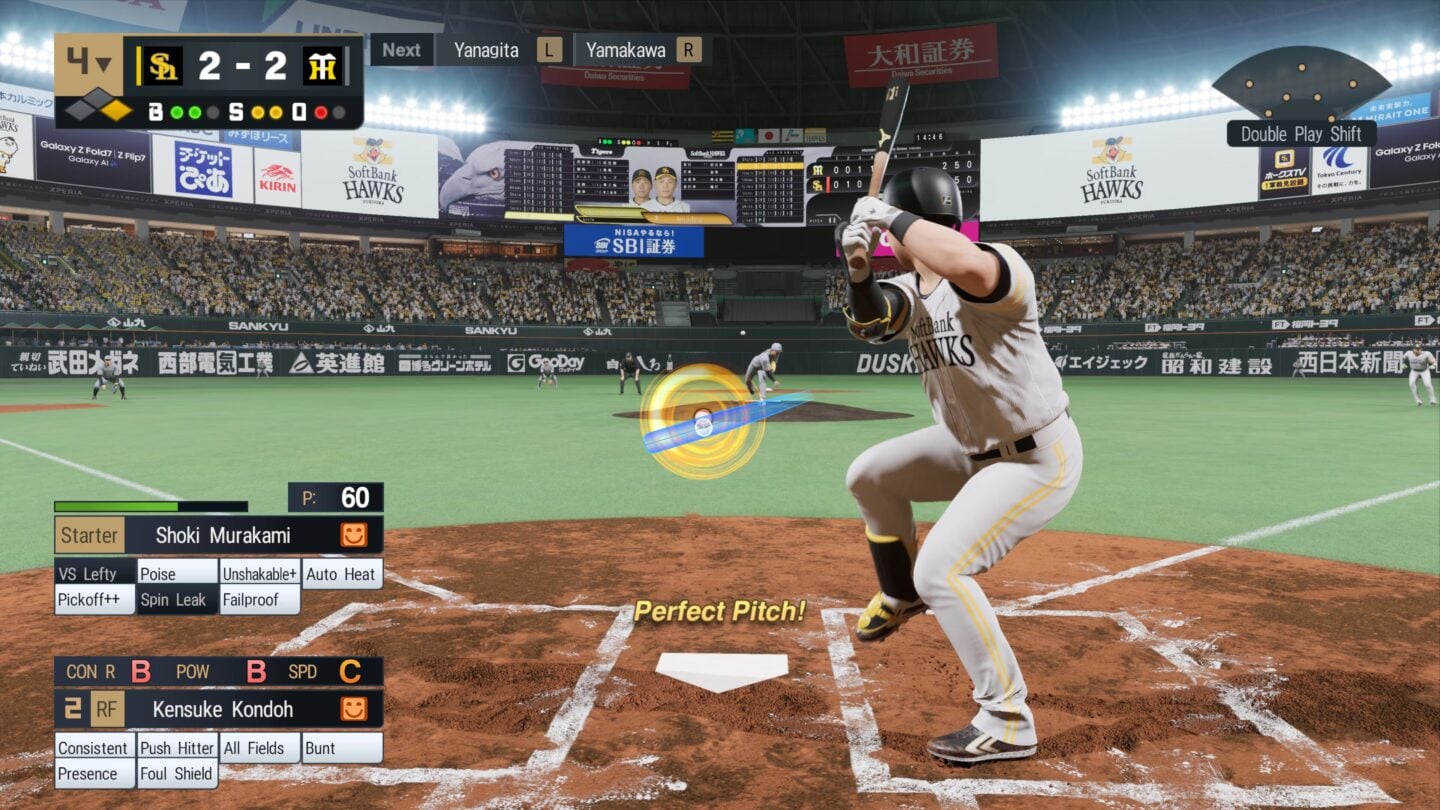Select the Push Hitter ability label
Viewport: 1440px width, 810px height.
pos(176,747)
